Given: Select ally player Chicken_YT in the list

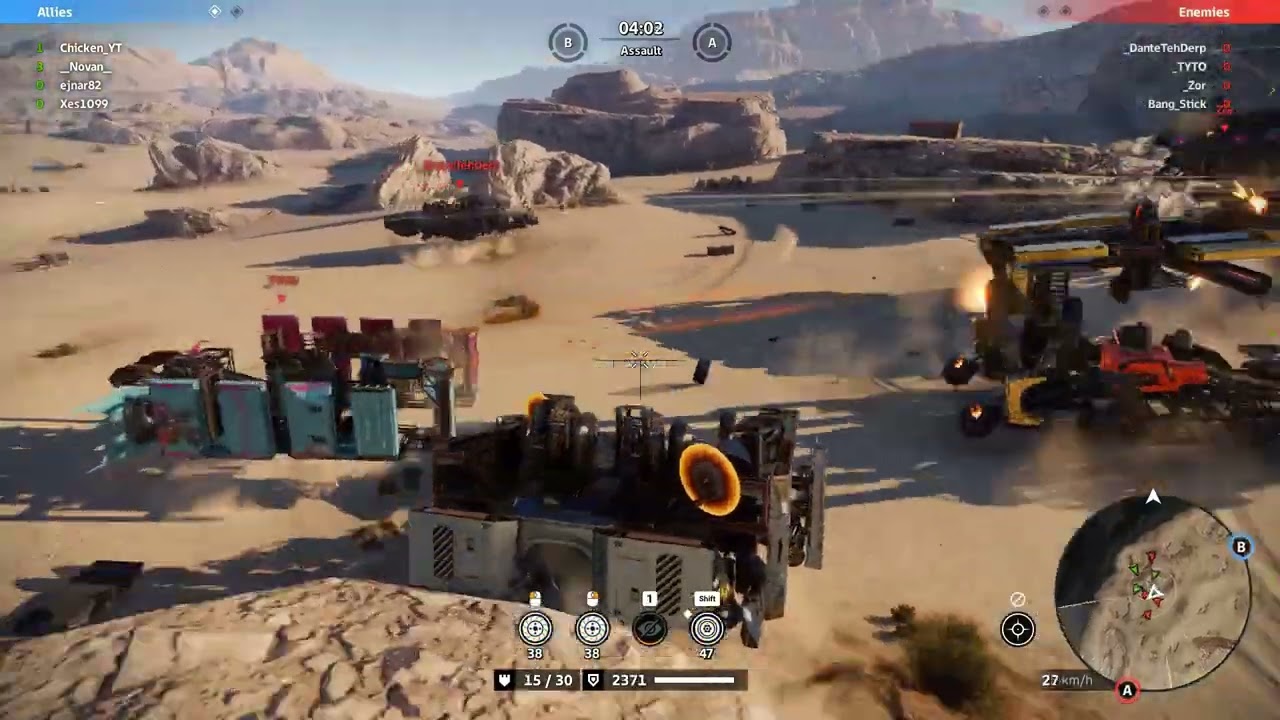Looking at the screenshot, I should [90, 48].
